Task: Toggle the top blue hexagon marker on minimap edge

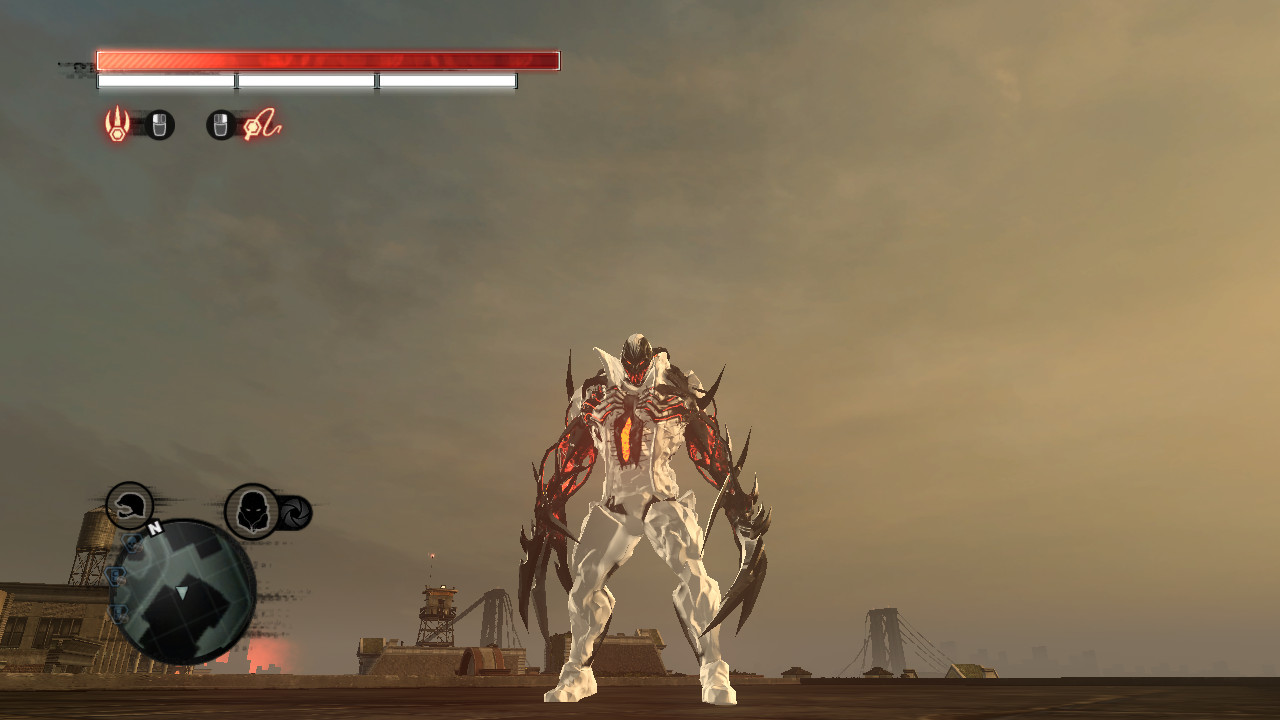Action: 132,542
